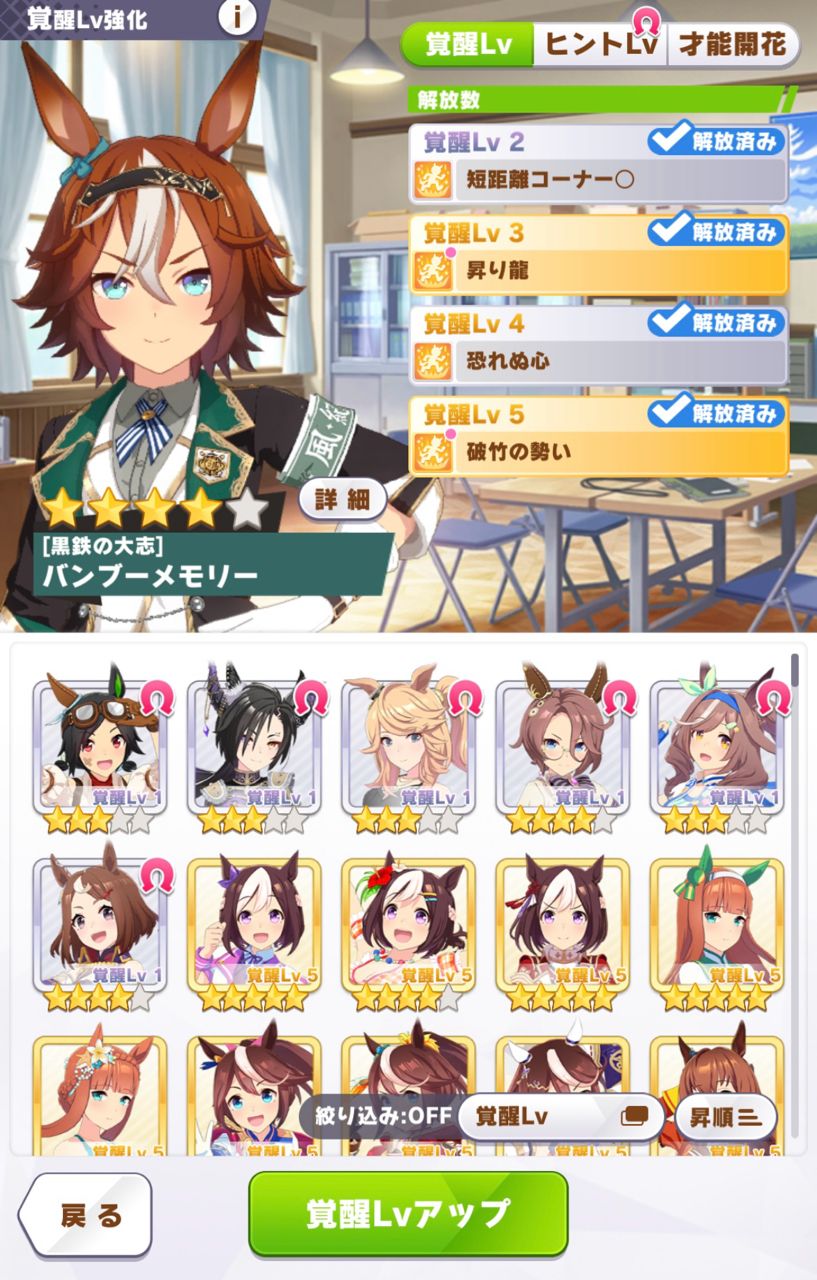Tap the info icon beside 覚醒Lv強化

237,17
